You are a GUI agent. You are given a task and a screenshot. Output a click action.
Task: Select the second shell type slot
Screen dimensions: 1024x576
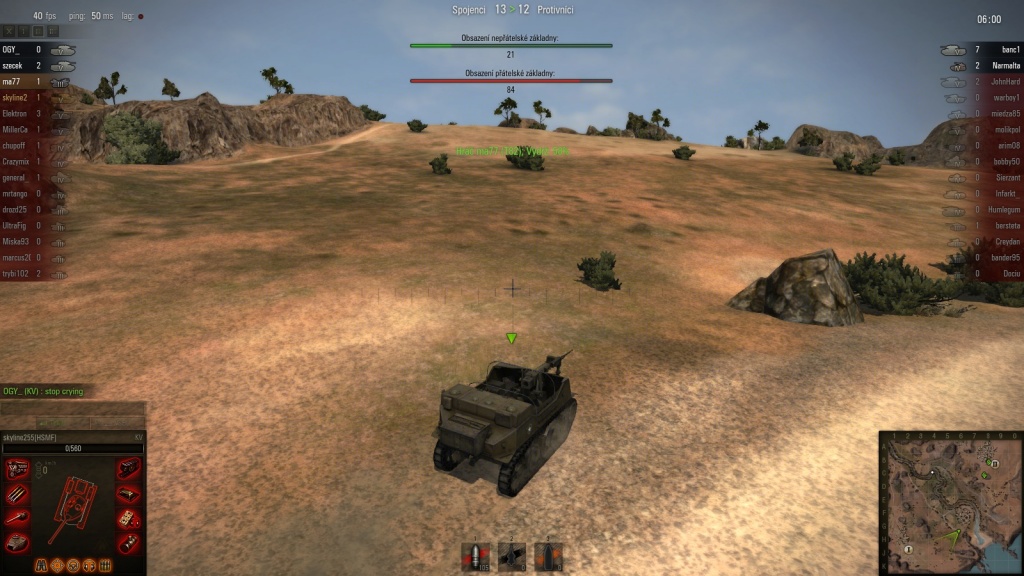coord(511,557)
